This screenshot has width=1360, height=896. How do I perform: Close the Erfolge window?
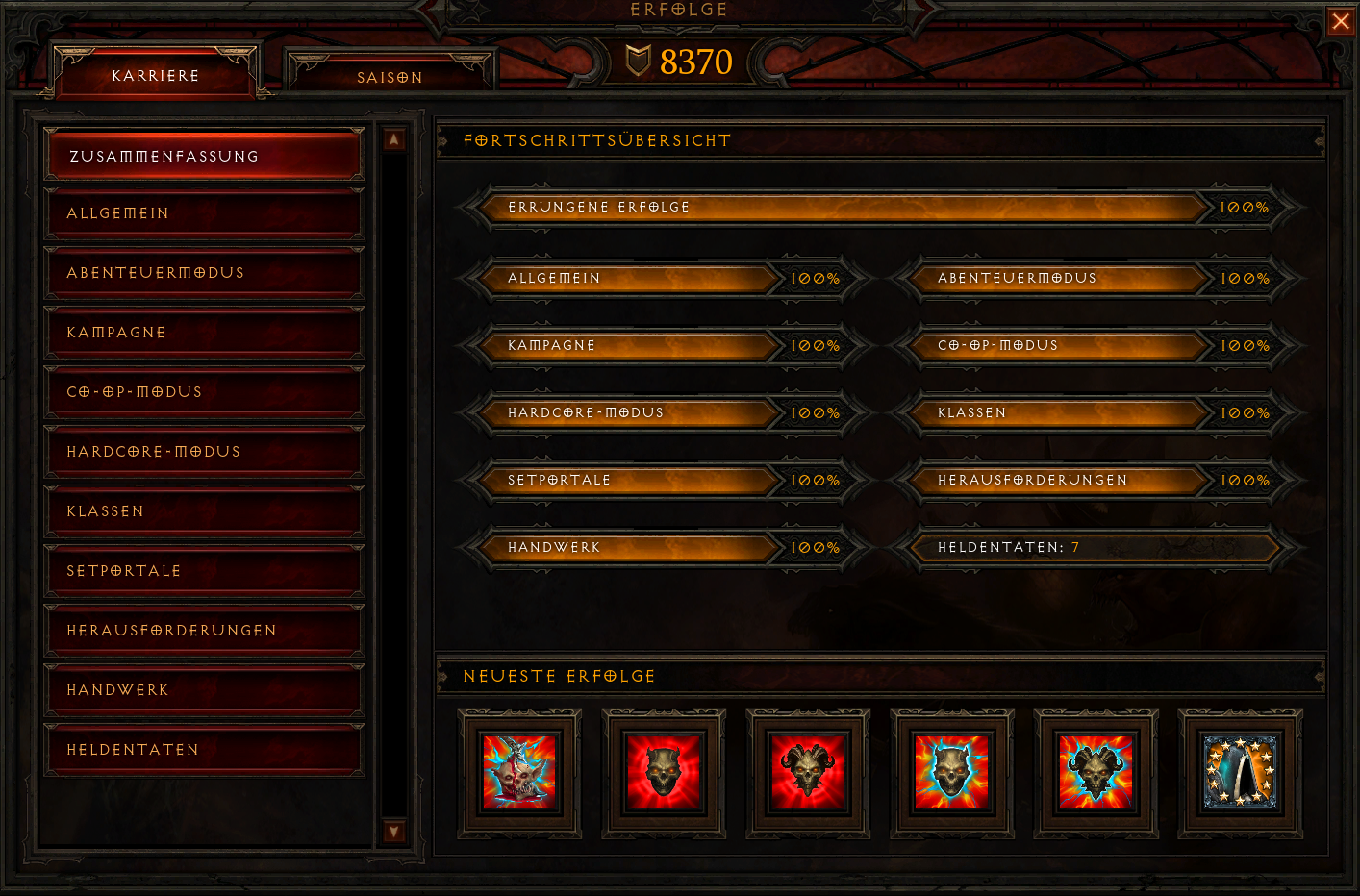(1341, 21)
